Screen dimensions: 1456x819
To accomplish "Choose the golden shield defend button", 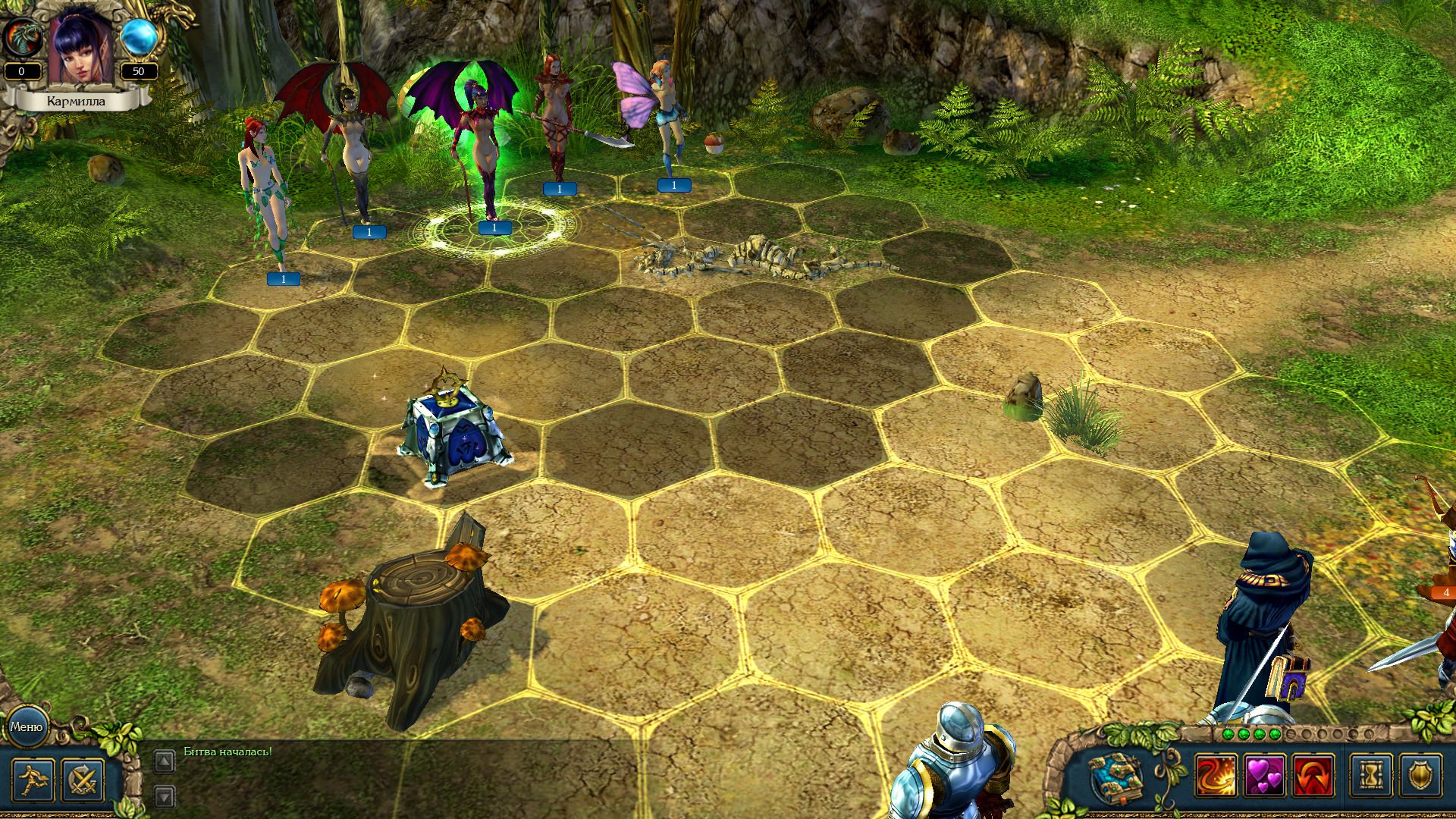I will (1420, 777).
